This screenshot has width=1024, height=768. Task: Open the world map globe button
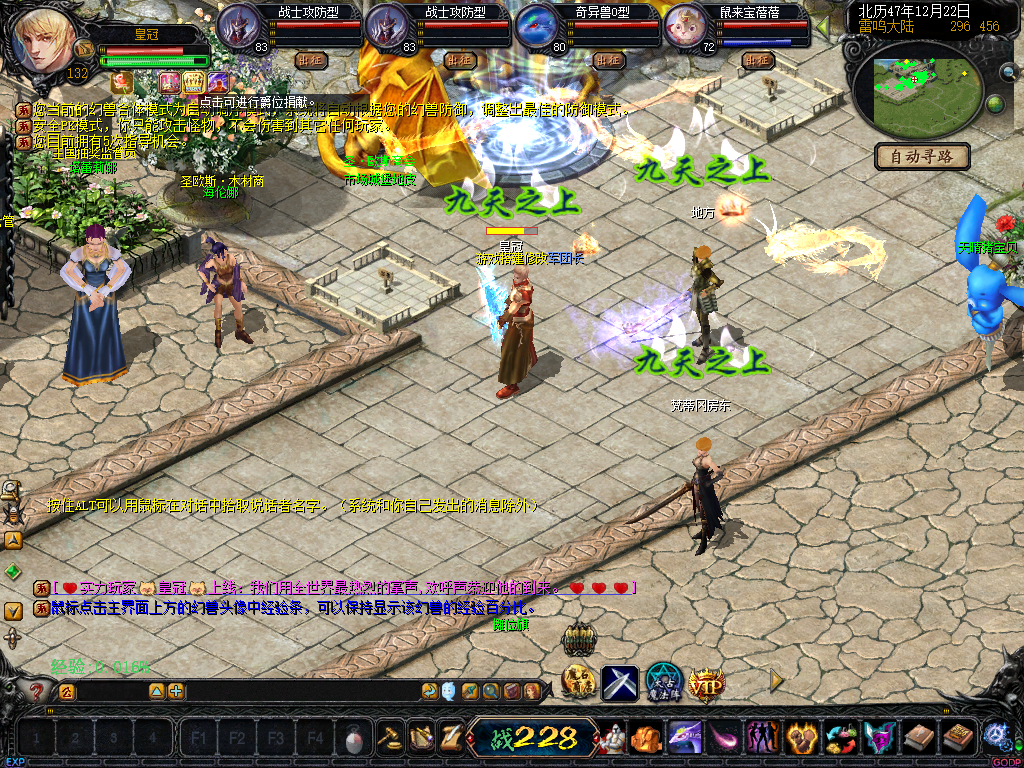click(x=995, y=104)
